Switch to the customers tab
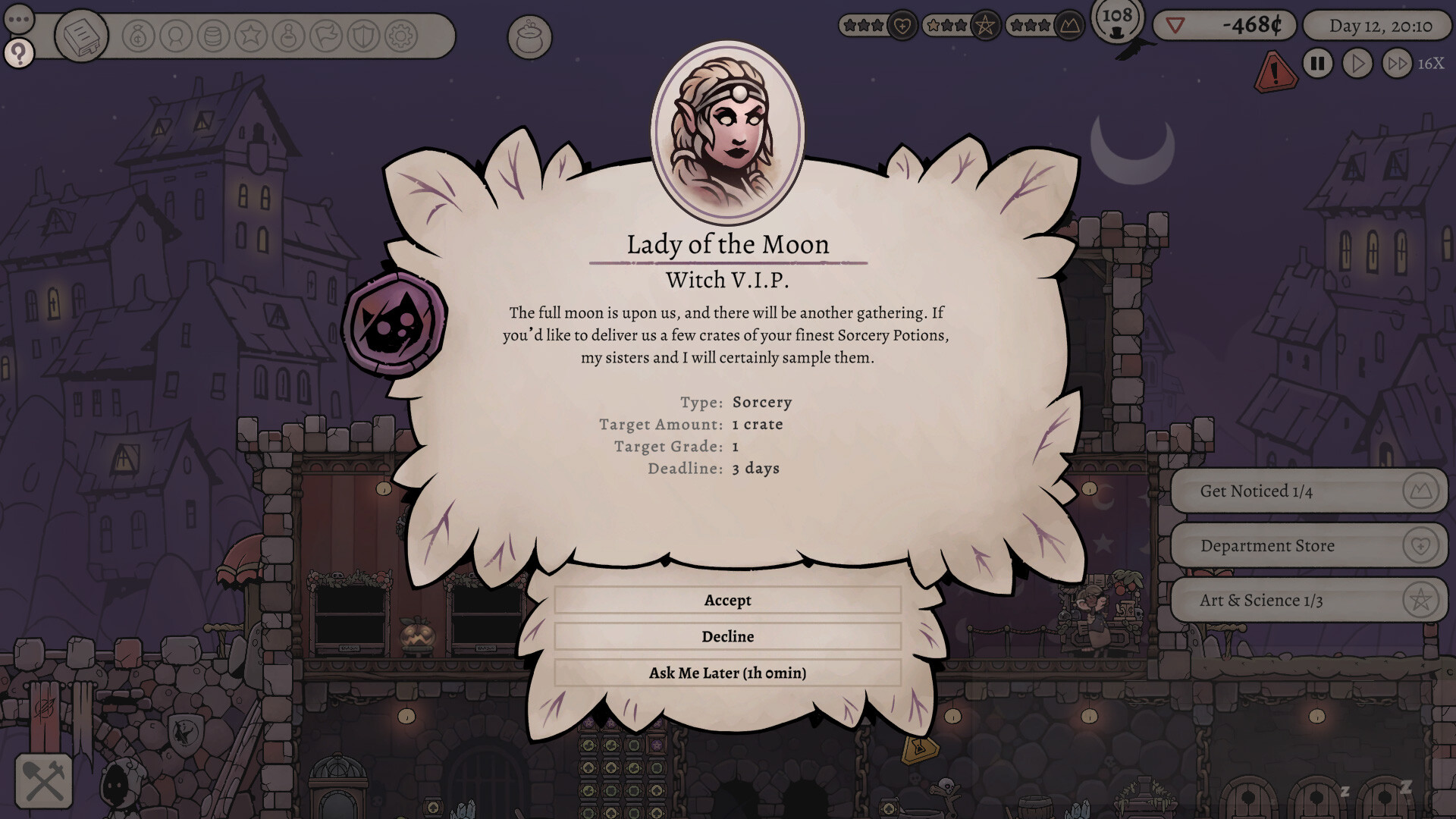1456x819 pixels. pos(175,36)
